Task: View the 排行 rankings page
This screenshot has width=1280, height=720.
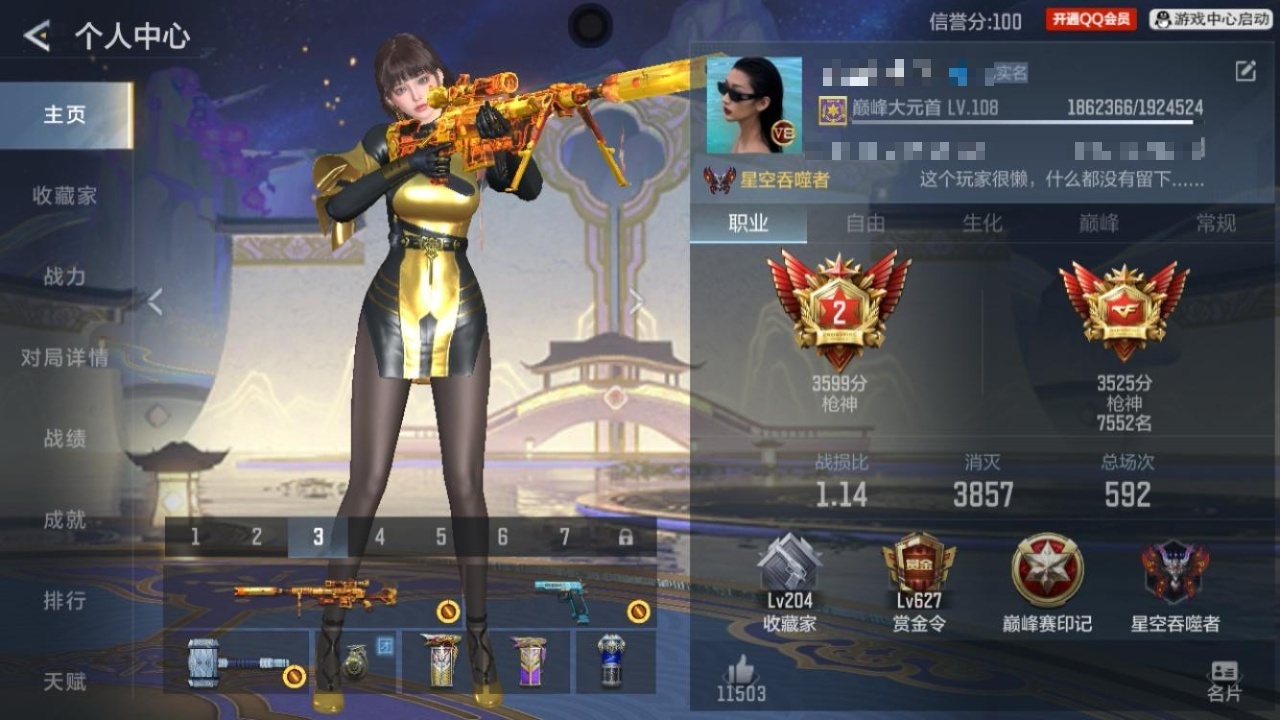Action: (65, 601)
